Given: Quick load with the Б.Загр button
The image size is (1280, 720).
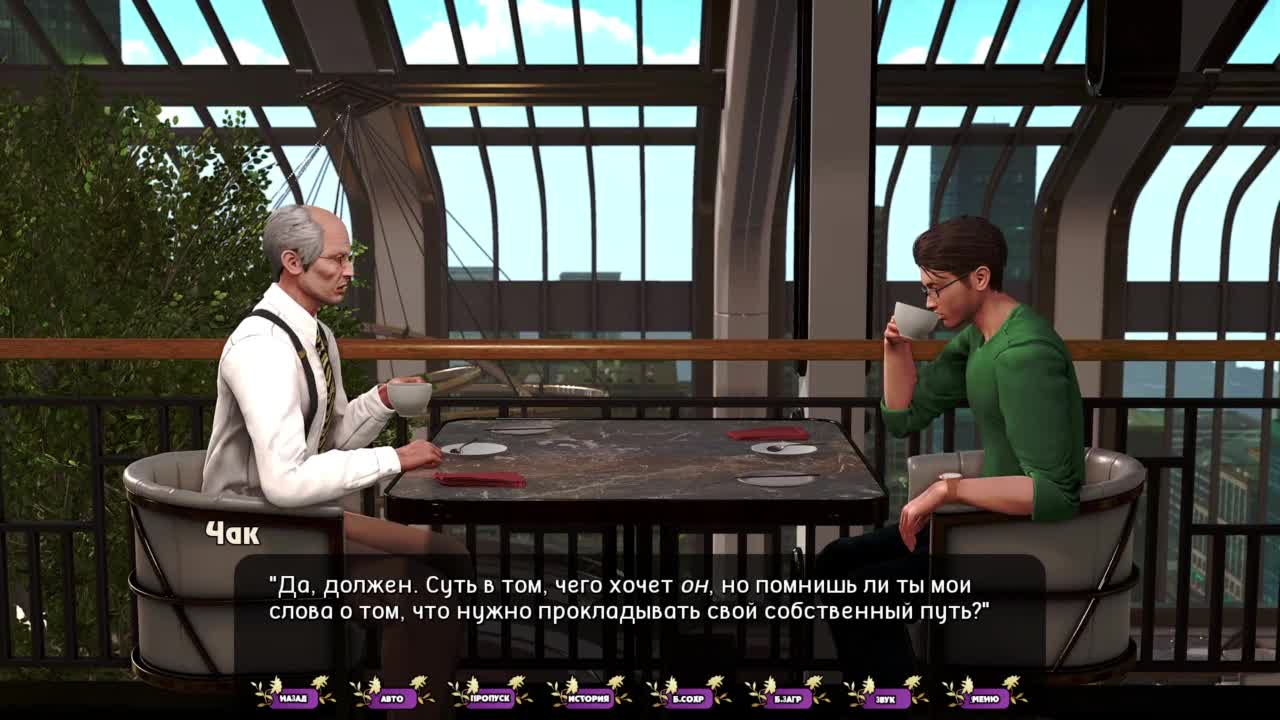Looking at the screenshot, I should [787, 698].
